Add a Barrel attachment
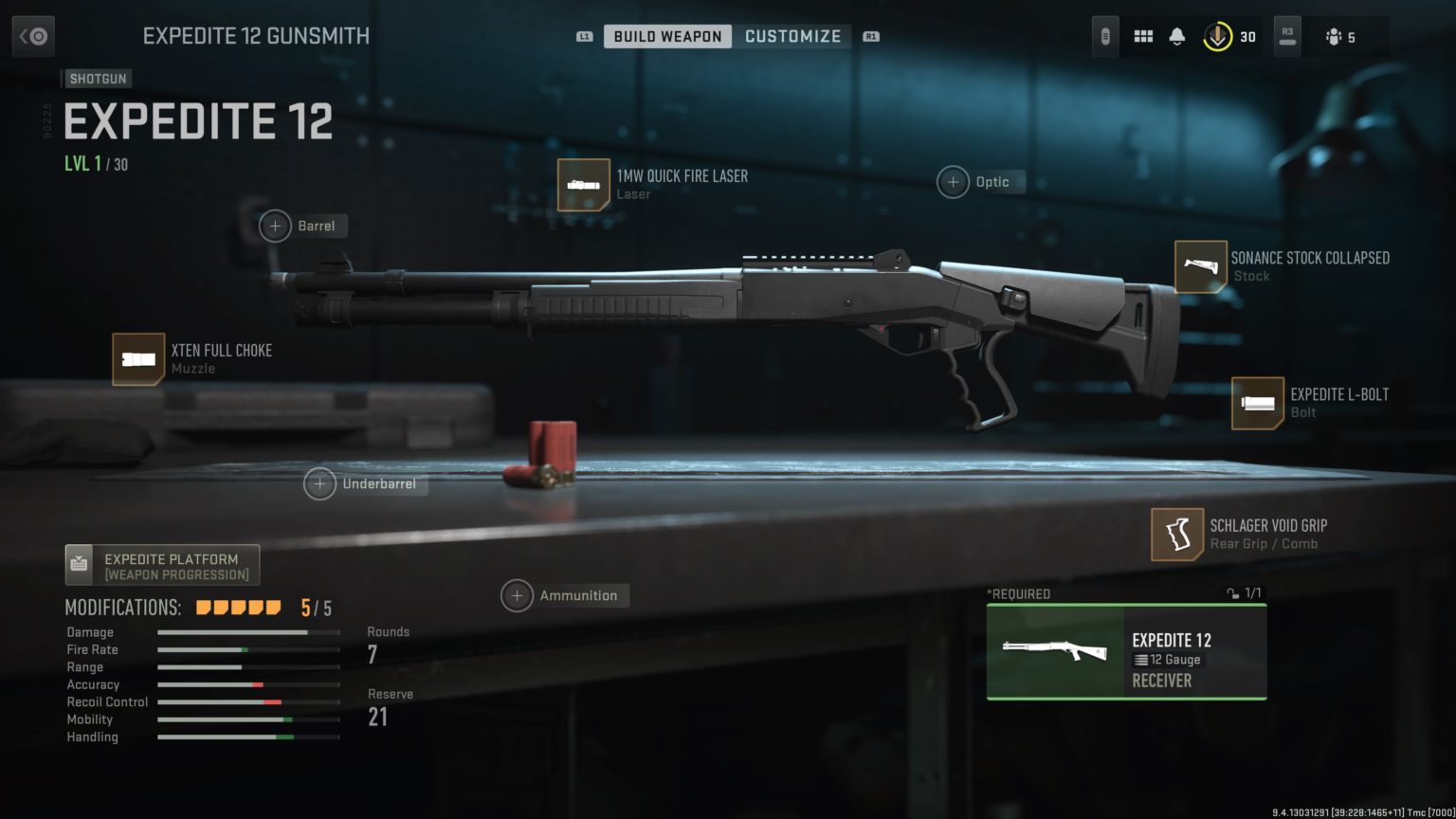The width and height of the screenshot is (1456, 819). (x=275, y=227)
